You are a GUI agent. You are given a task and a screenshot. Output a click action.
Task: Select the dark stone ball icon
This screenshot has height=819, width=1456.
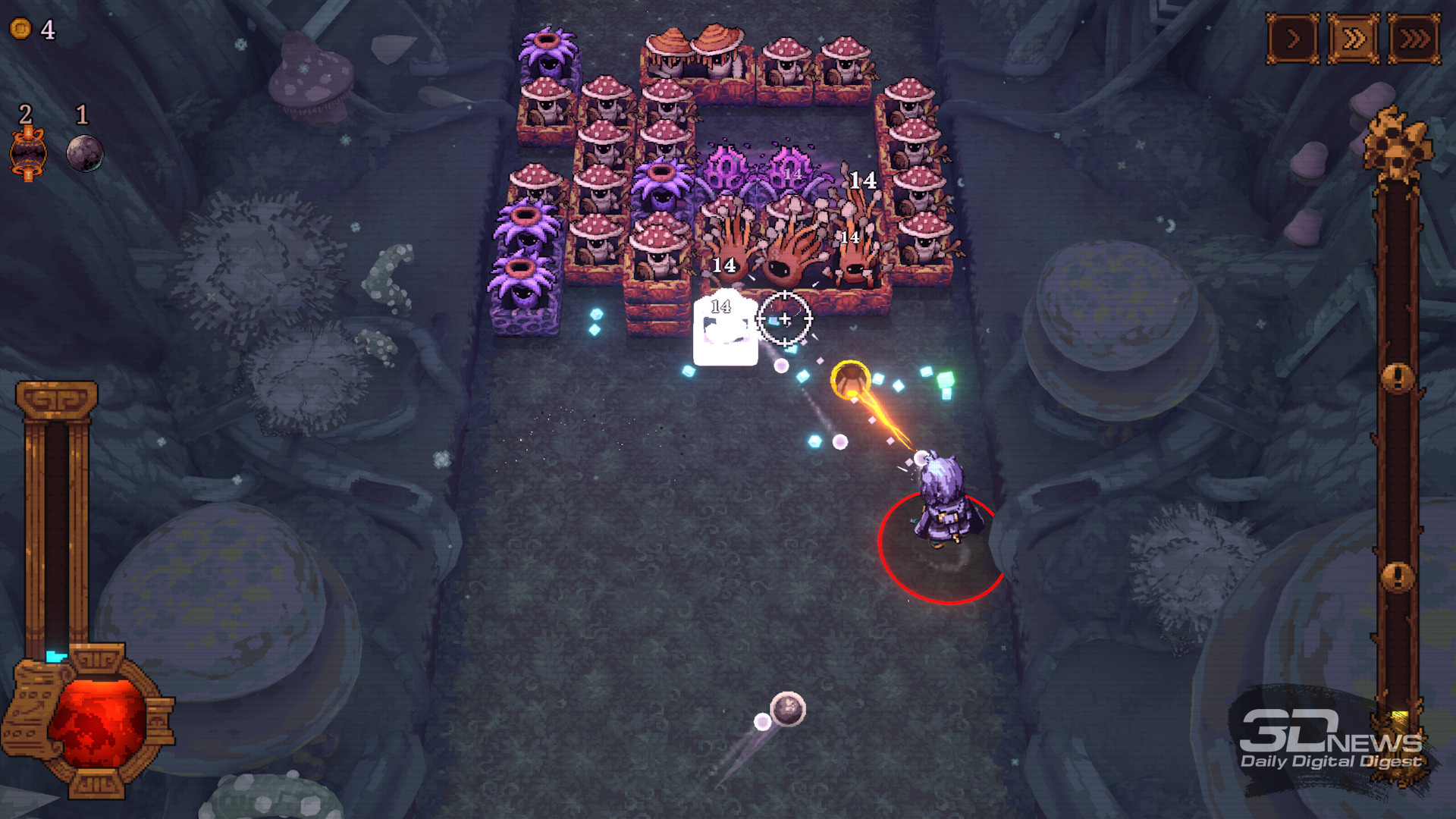(x=84, y=152)
